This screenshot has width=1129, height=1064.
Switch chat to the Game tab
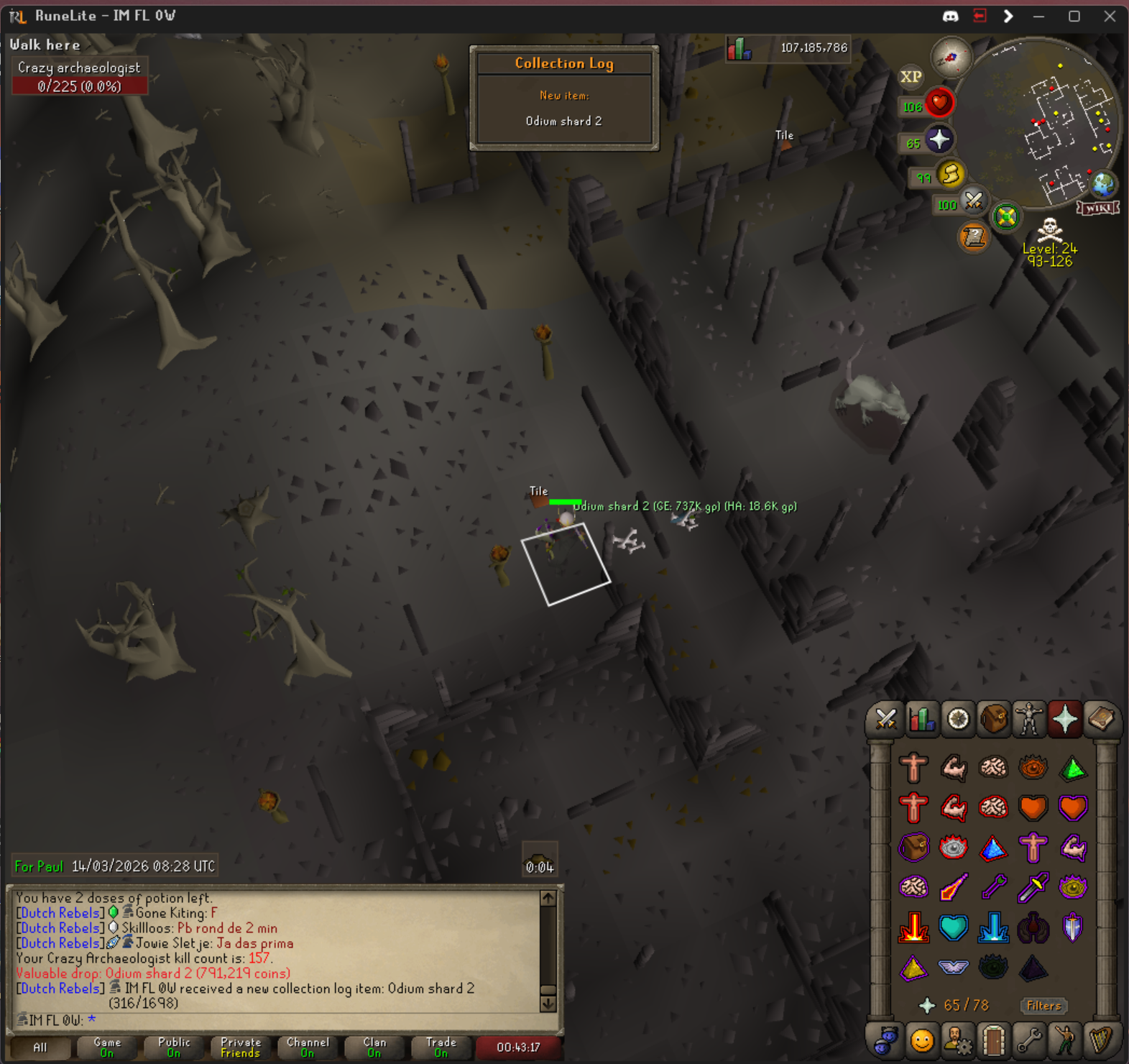[x=107, y=1047]
